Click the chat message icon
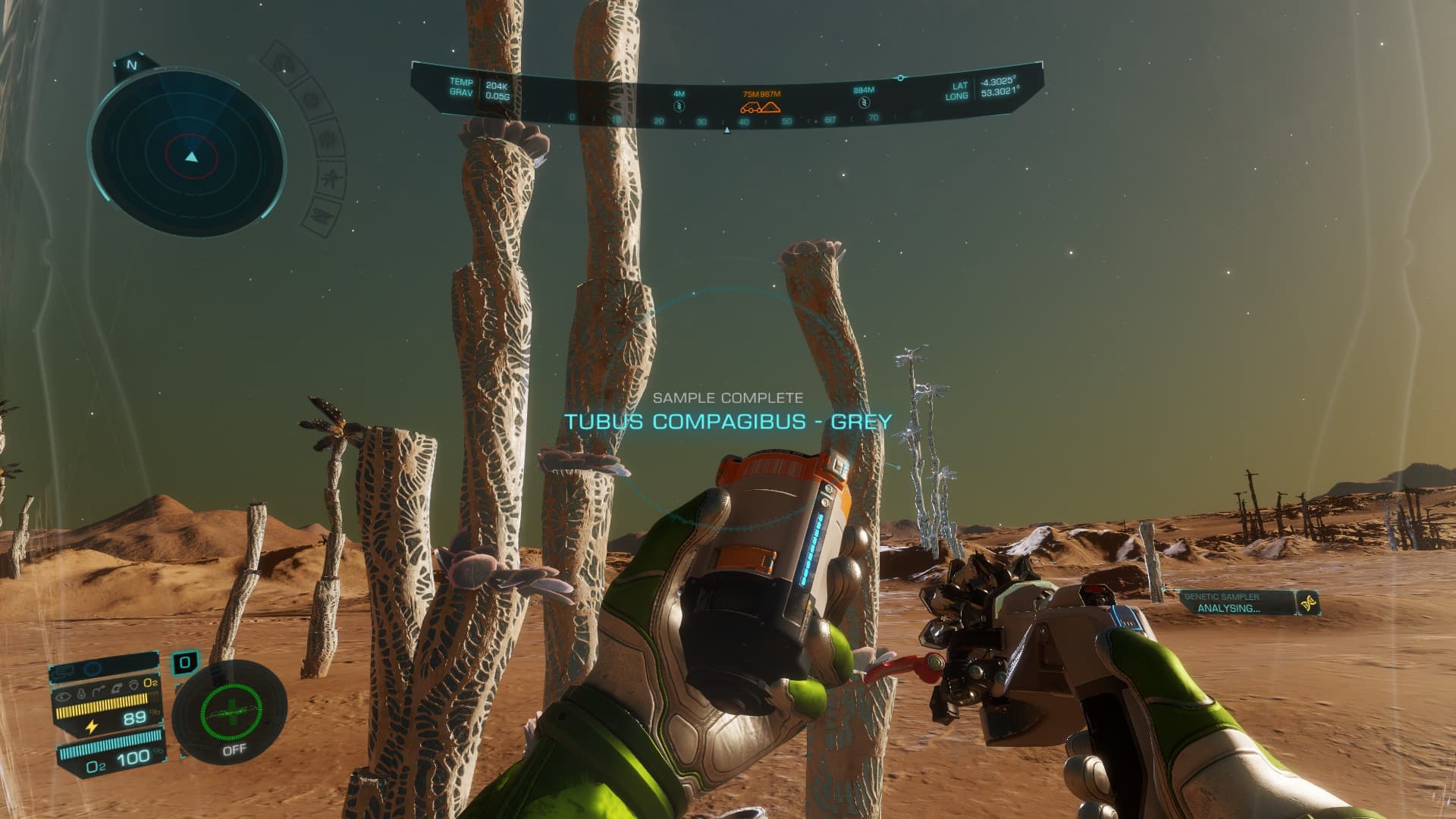 pyautogui.click(x=64, y=670)
